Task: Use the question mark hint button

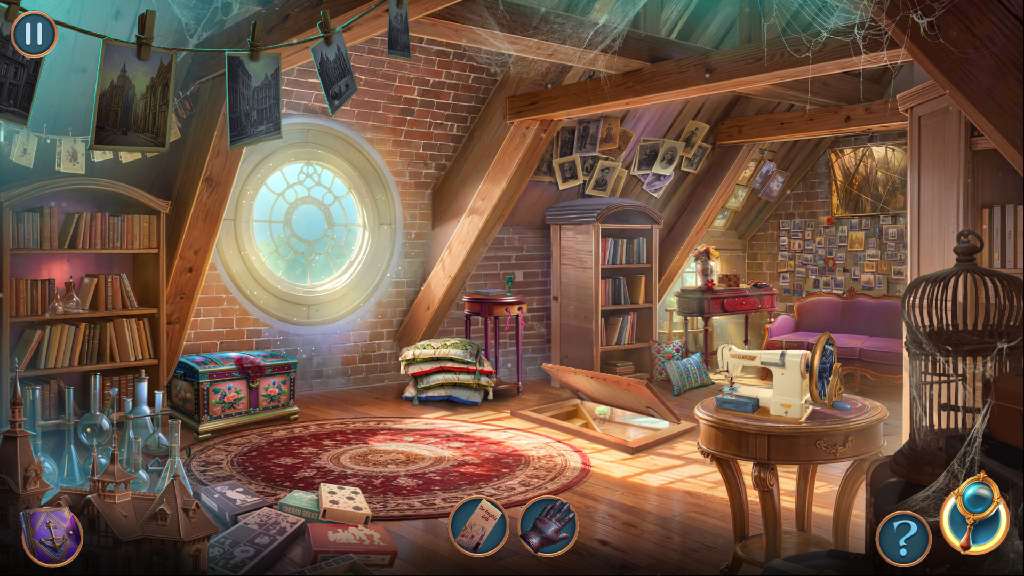Action: tap(903, 539)
